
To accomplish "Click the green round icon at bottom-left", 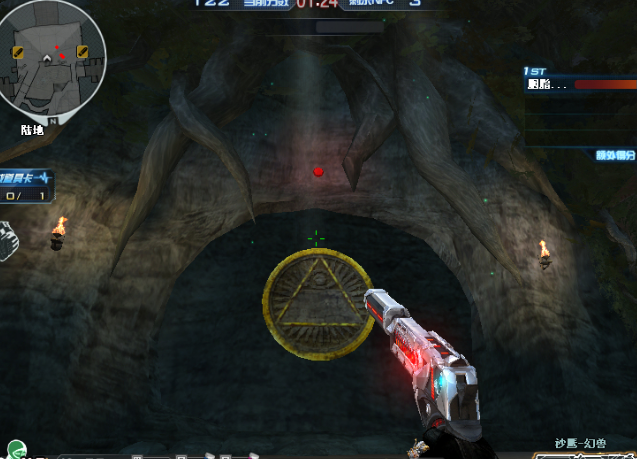I will click(15, 450).
